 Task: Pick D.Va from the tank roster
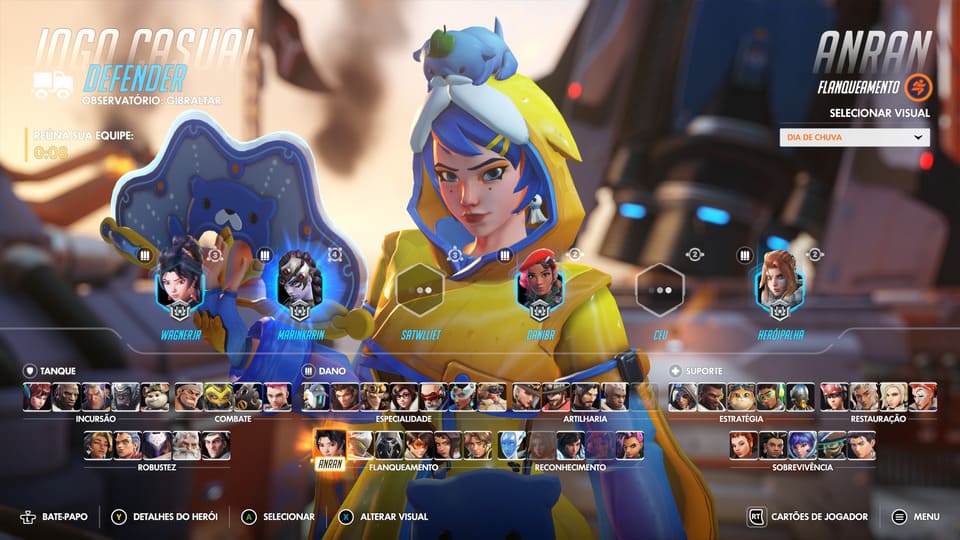tap(38, 397)
